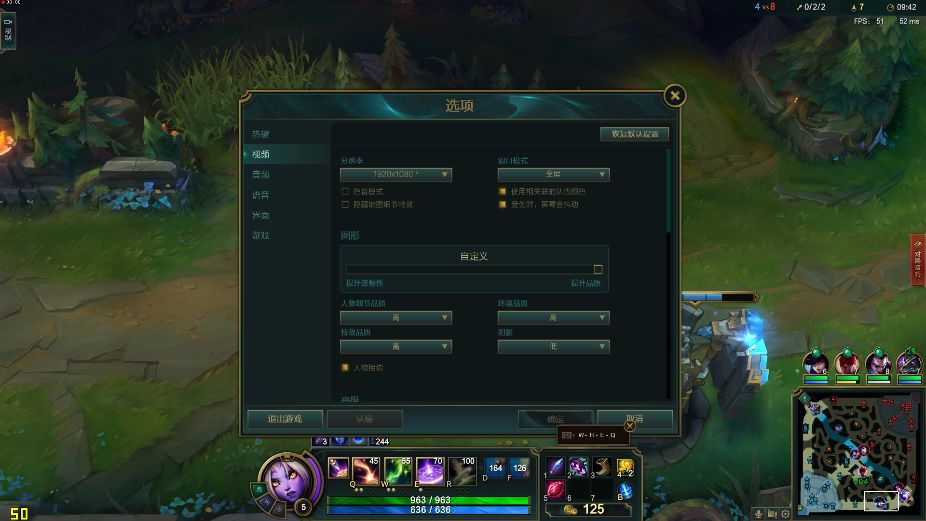
Task: Click the graphics quality preset slider handle
Action: [598, 269]
